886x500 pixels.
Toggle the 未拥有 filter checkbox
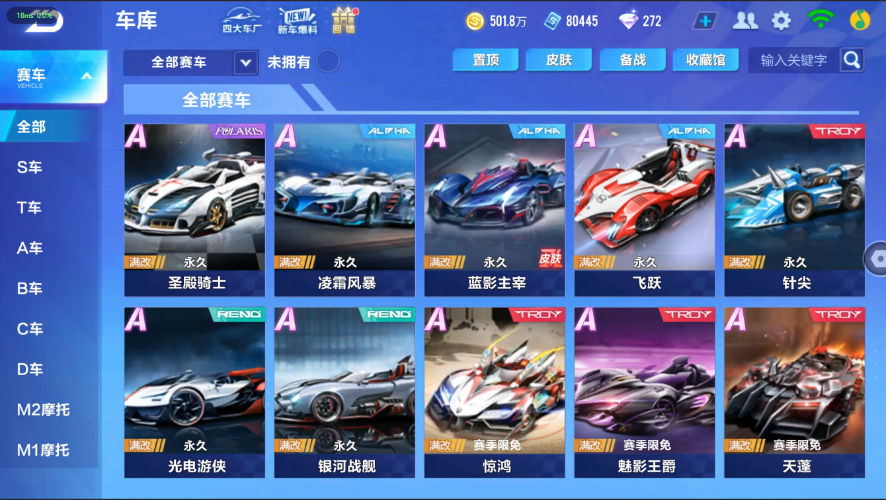(327, 62)
